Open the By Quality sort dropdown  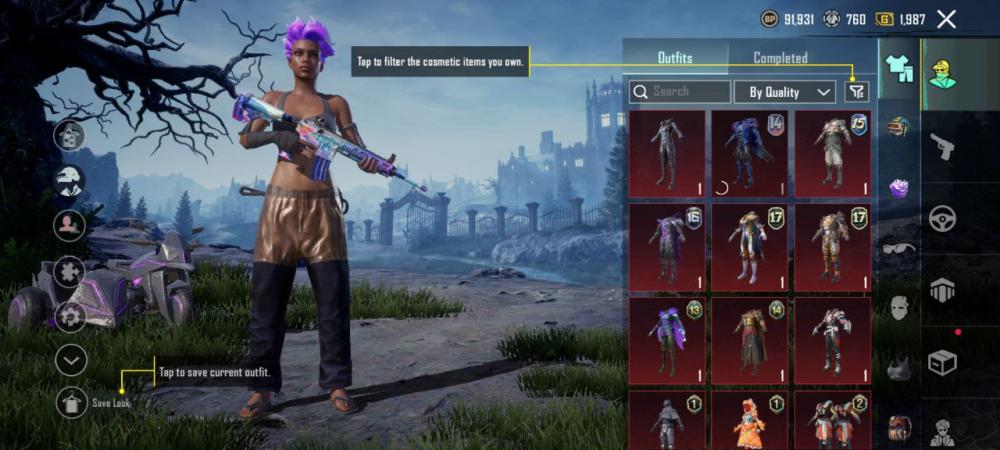pos(785,92)
